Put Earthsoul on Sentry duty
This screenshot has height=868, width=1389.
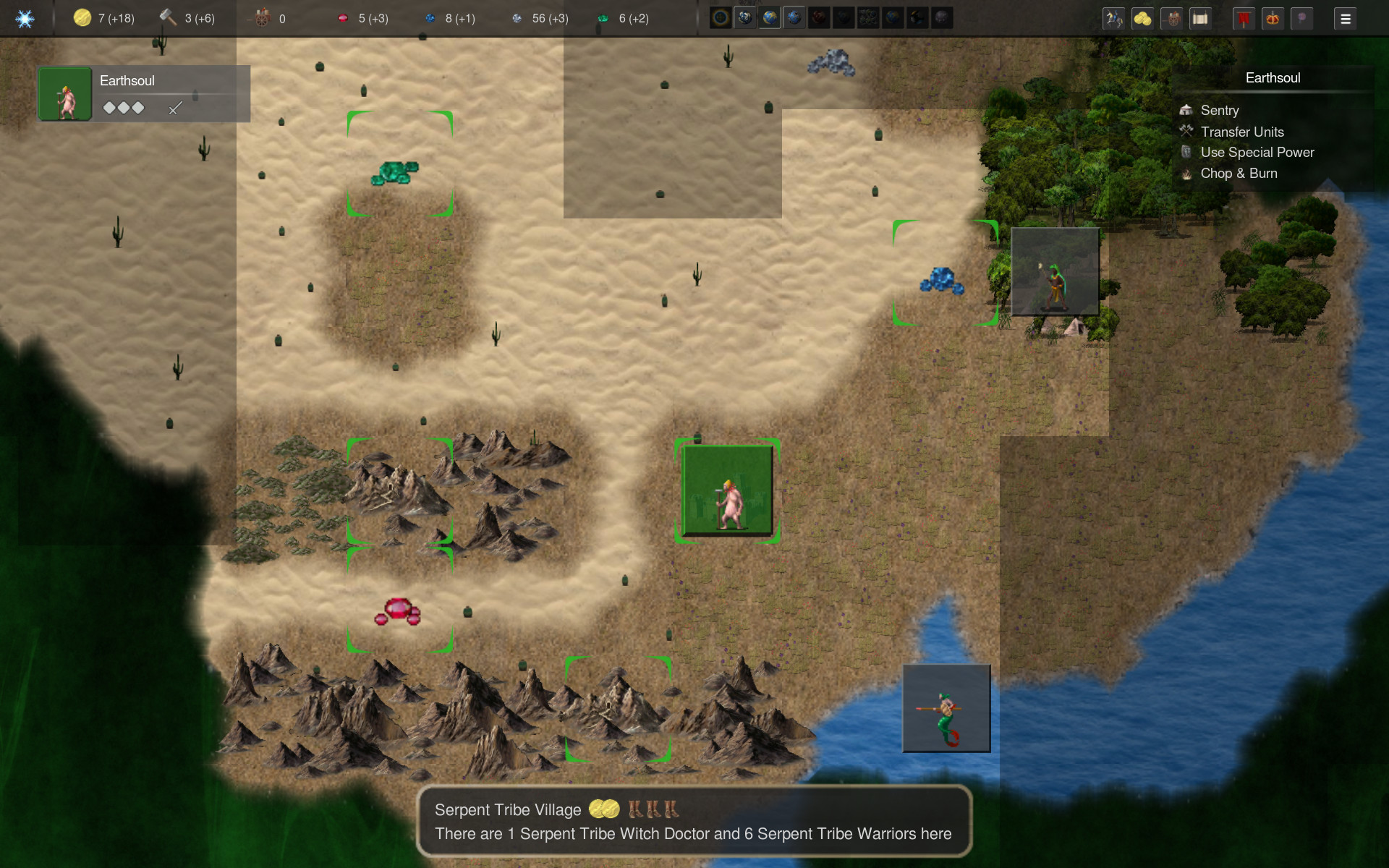[1219, 110]
